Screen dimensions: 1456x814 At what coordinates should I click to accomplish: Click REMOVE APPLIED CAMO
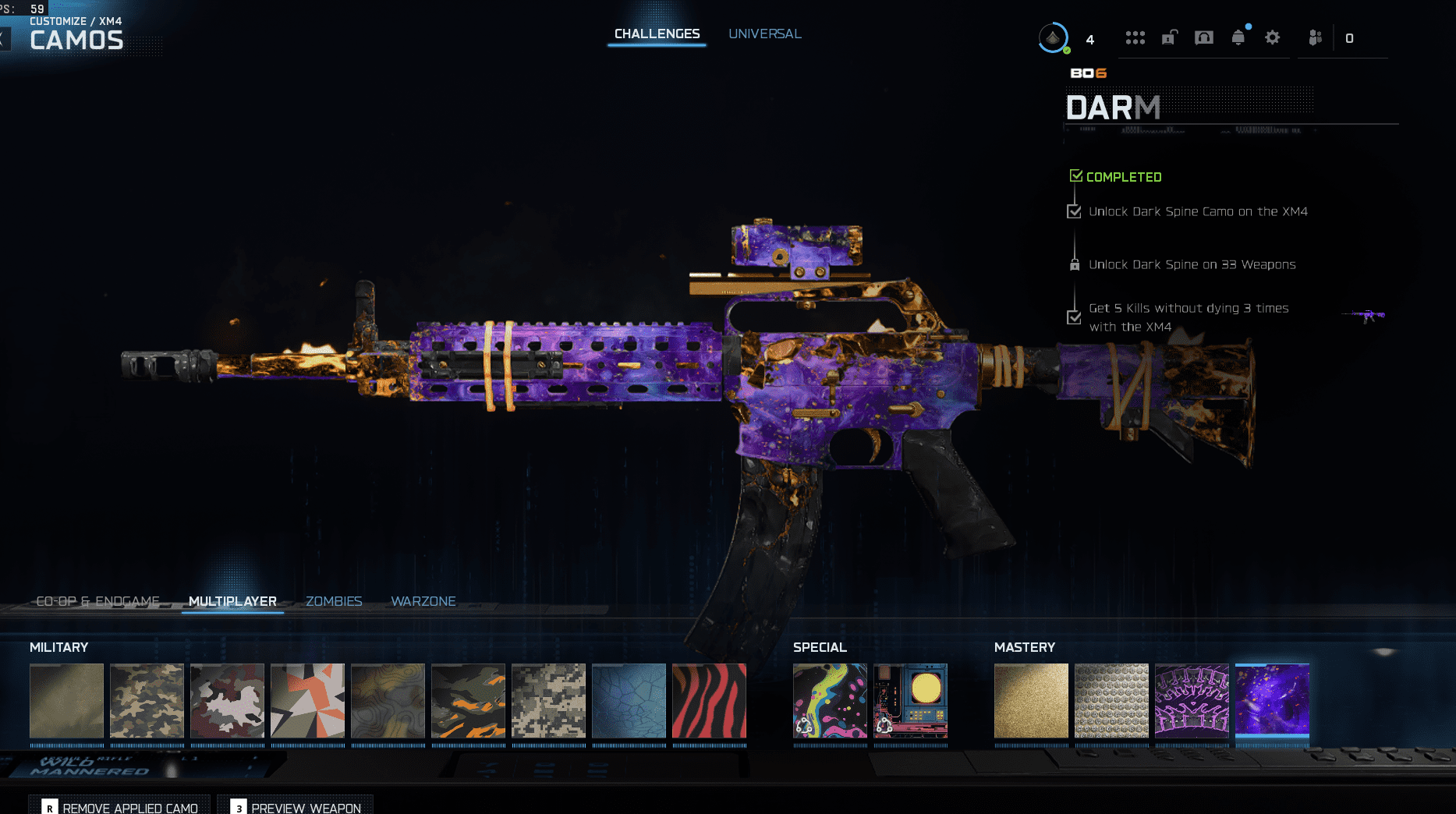128,808
